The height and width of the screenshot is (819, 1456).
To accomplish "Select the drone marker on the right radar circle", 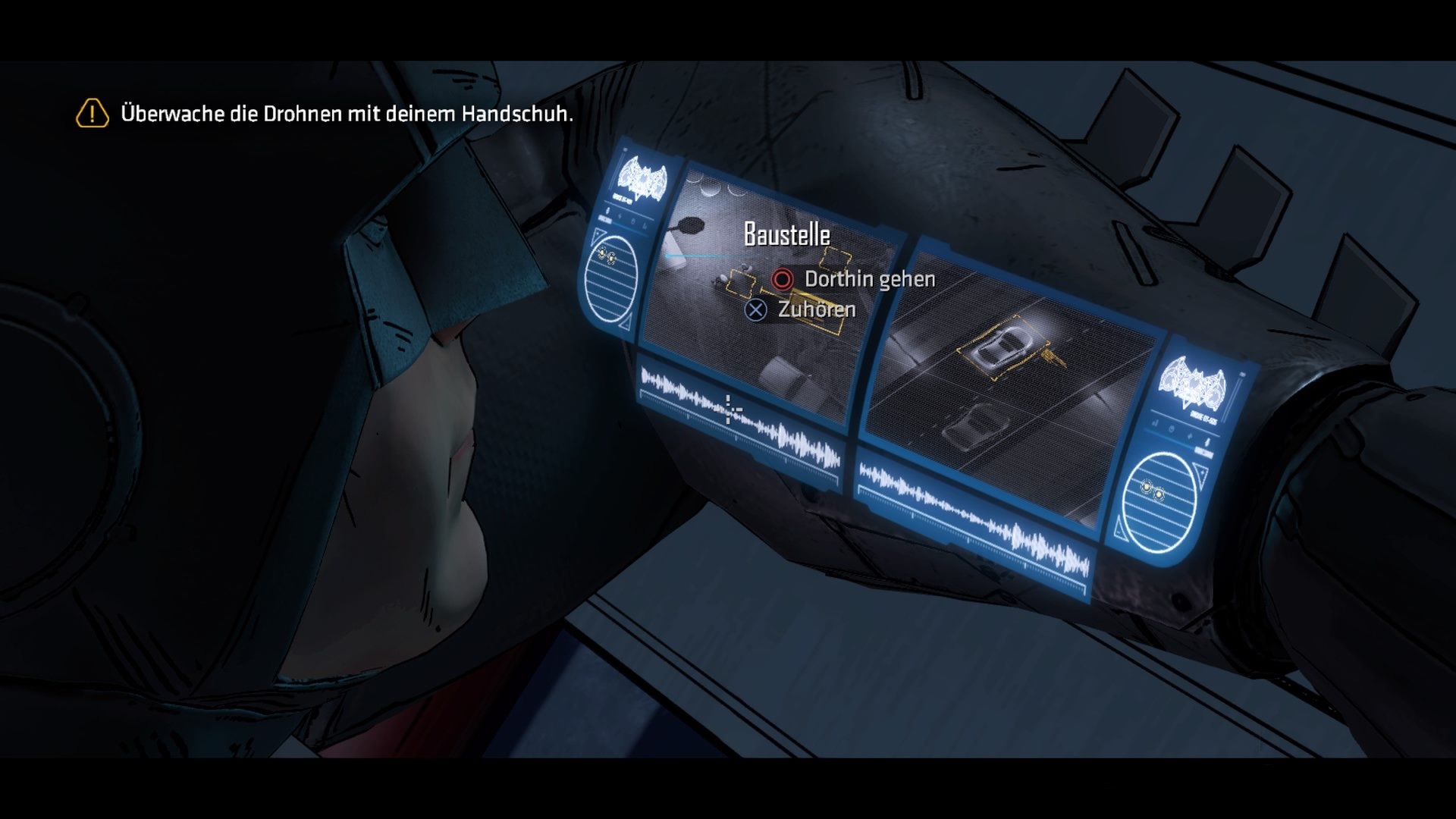I will point(1152,490).
